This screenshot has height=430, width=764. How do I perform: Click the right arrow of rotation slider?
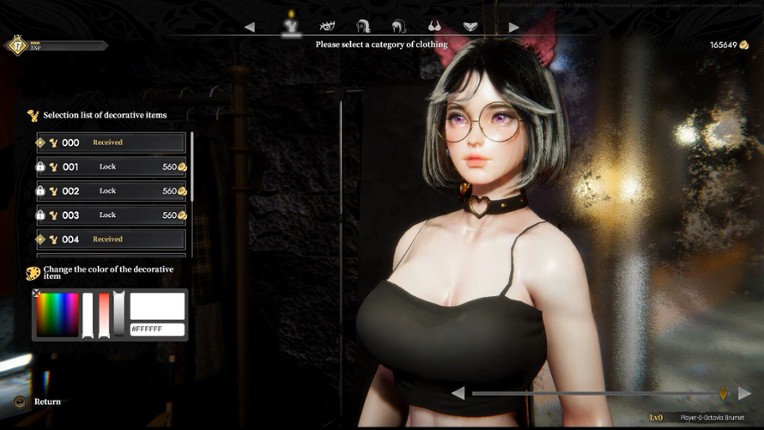745,393
